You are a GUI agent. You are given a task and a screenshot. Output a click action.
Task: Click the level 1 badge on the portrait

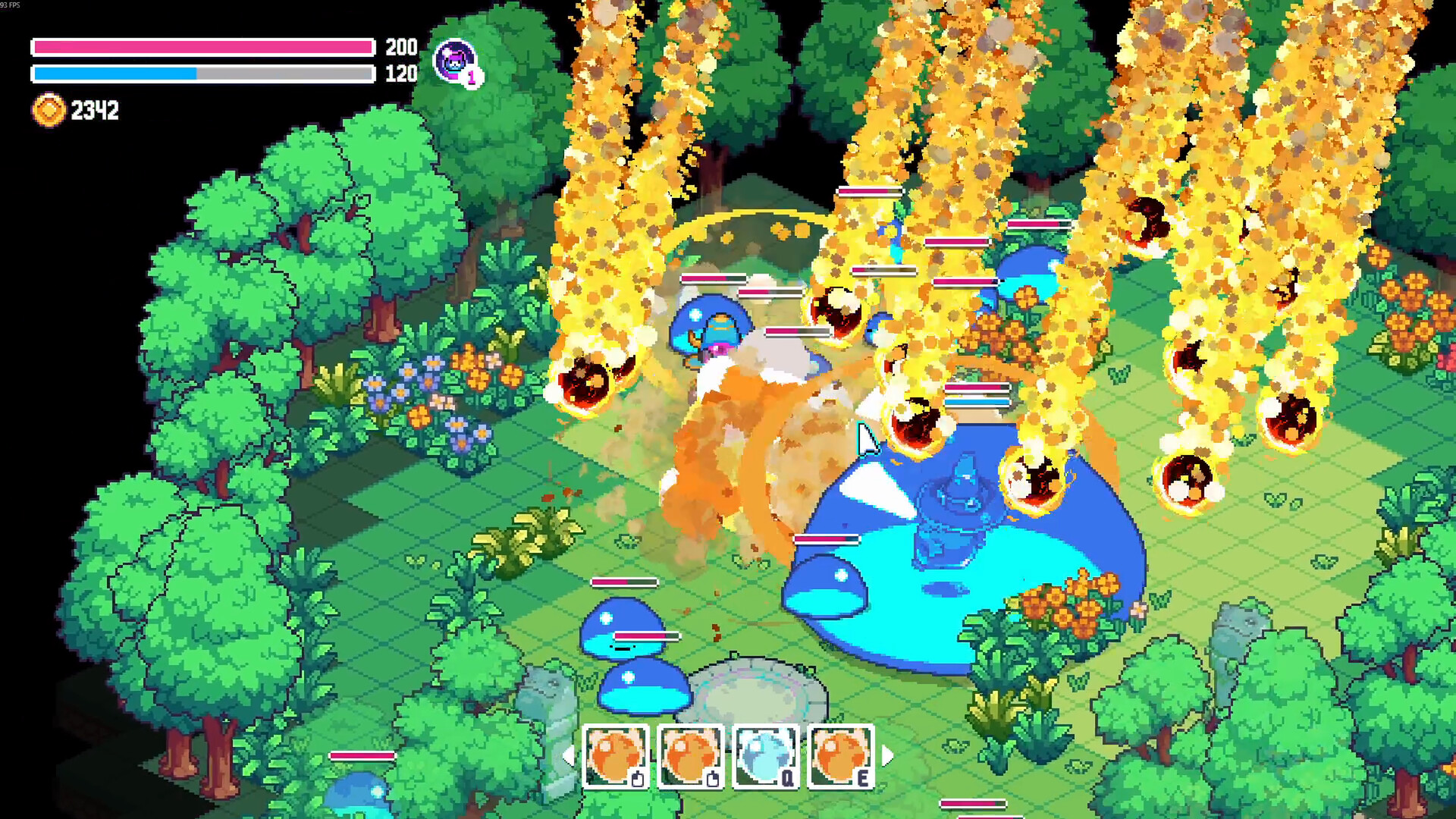(472, 78)
